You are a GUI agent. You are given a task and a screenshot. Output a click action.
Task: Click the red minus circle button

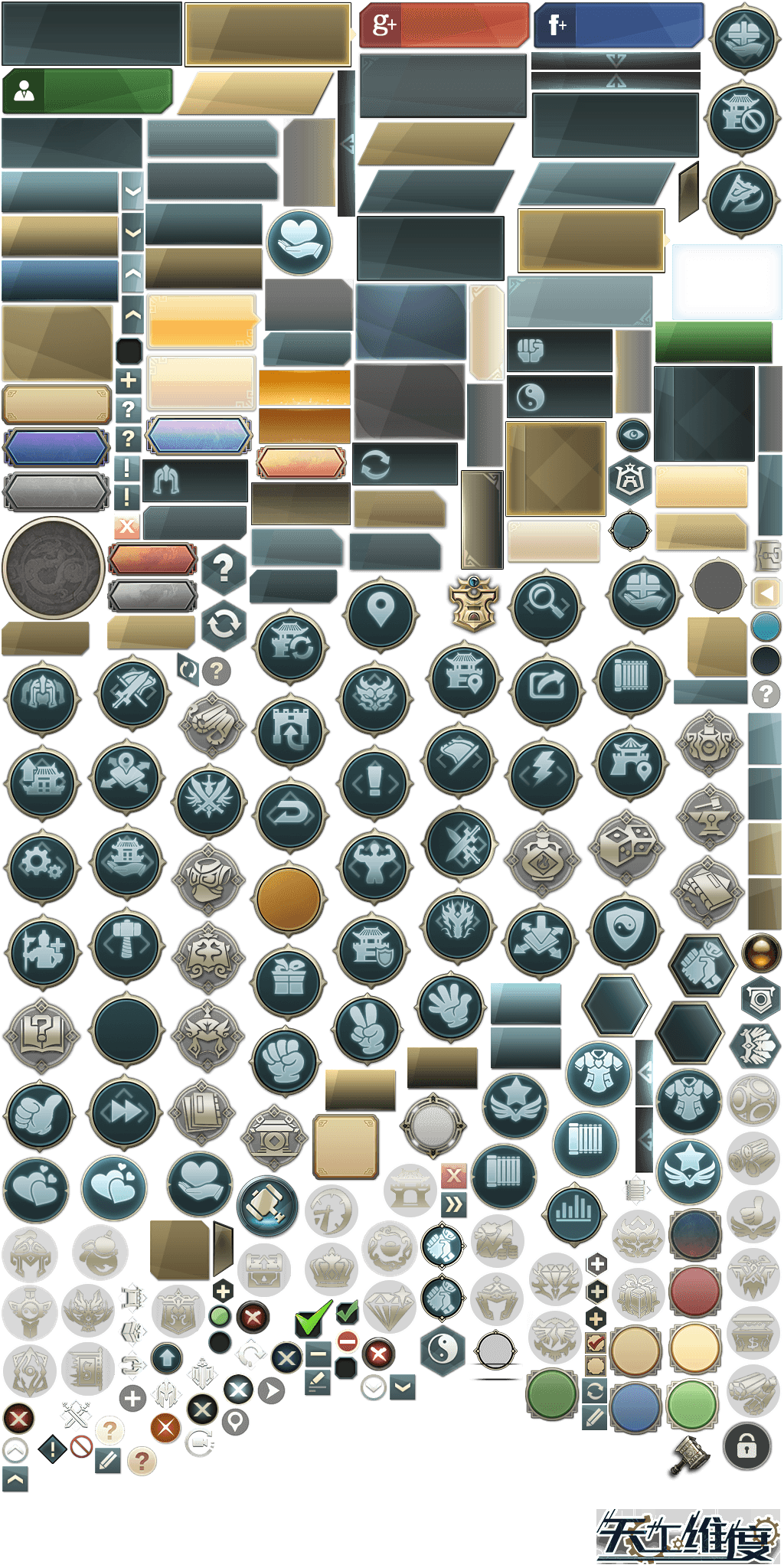coord(348,1341)
